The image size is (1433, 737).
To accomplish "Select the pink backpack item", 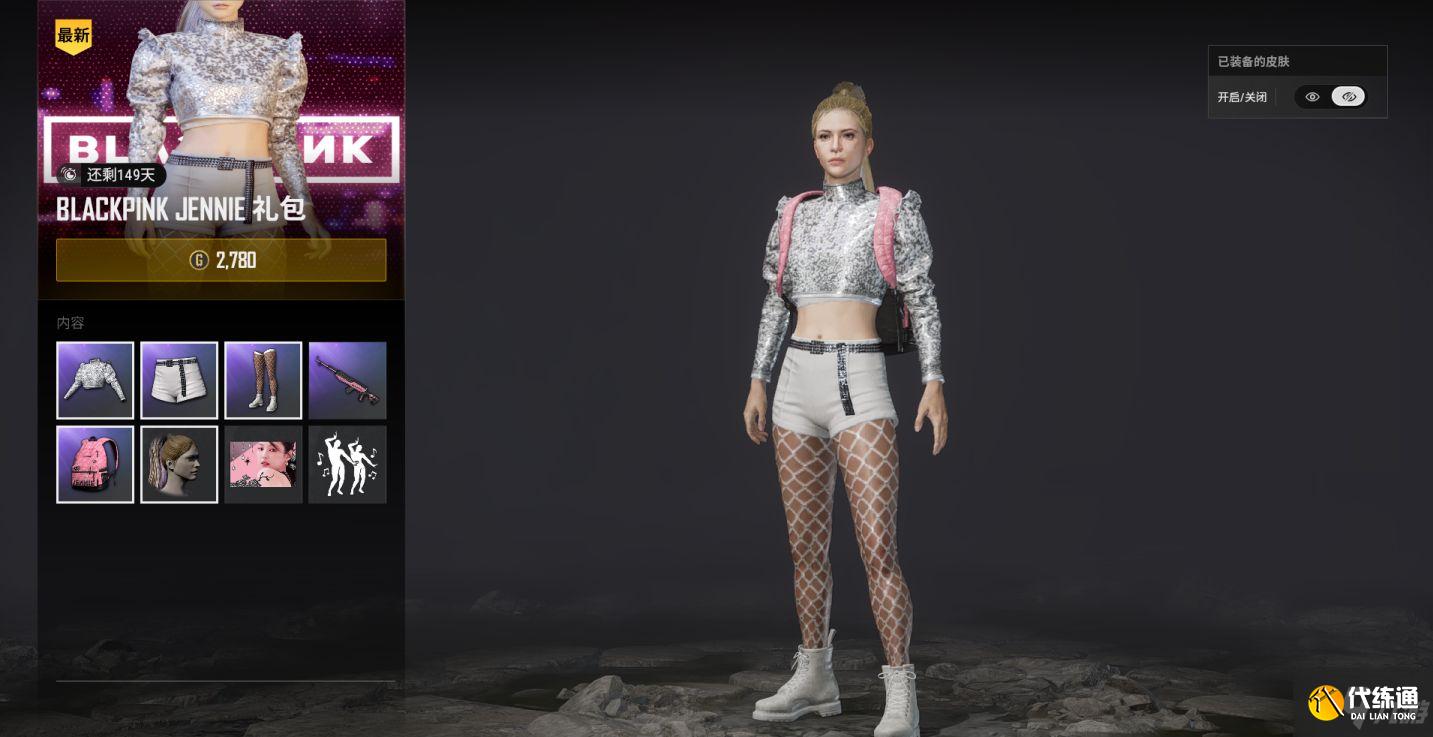I will pos(95,464).
